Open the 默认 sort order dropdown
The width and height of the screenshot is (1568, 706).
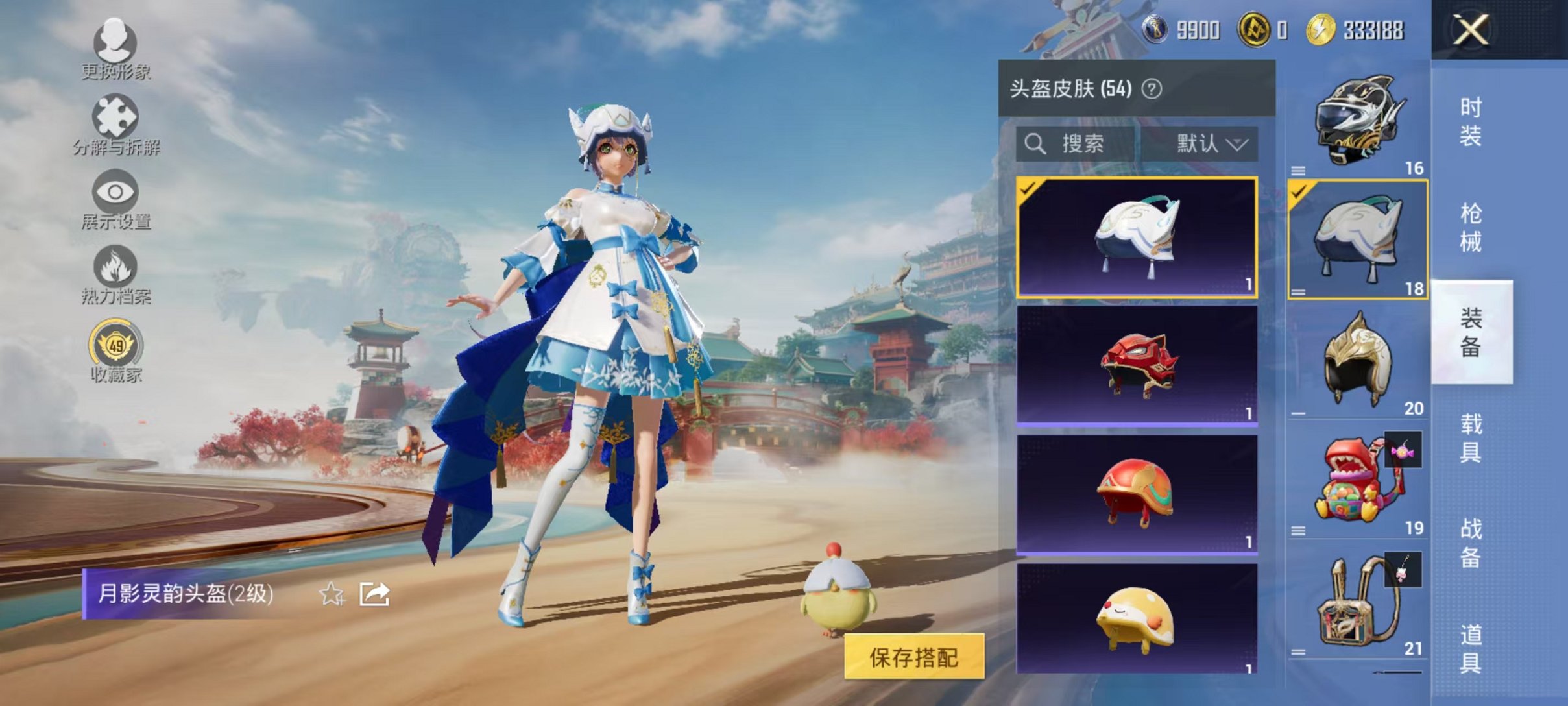click(x=1208, y=144)
